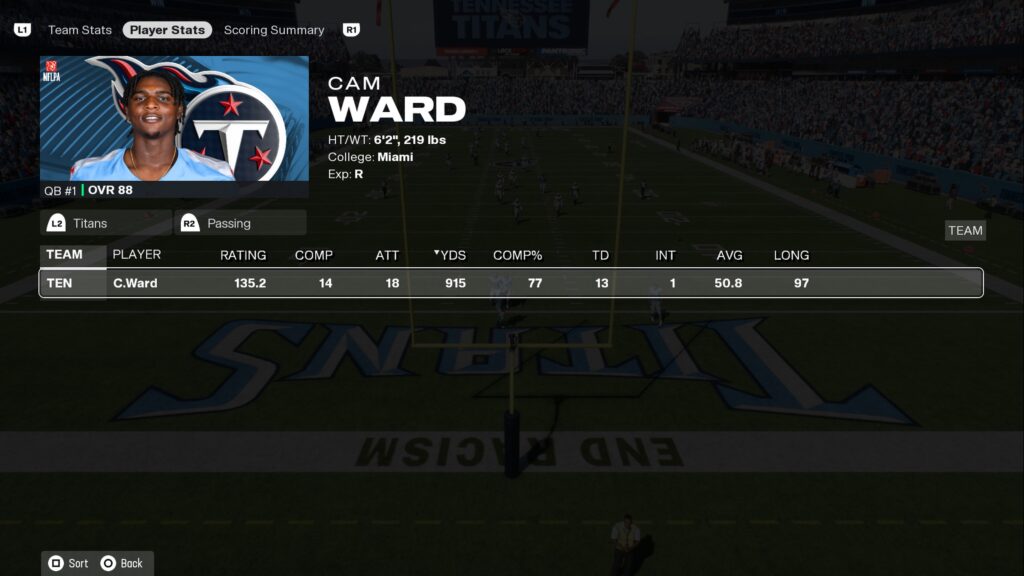Viewport: 1024px width, 576px height.
Task: Click the Sort option at bottom
Action: tap(69, 563)
